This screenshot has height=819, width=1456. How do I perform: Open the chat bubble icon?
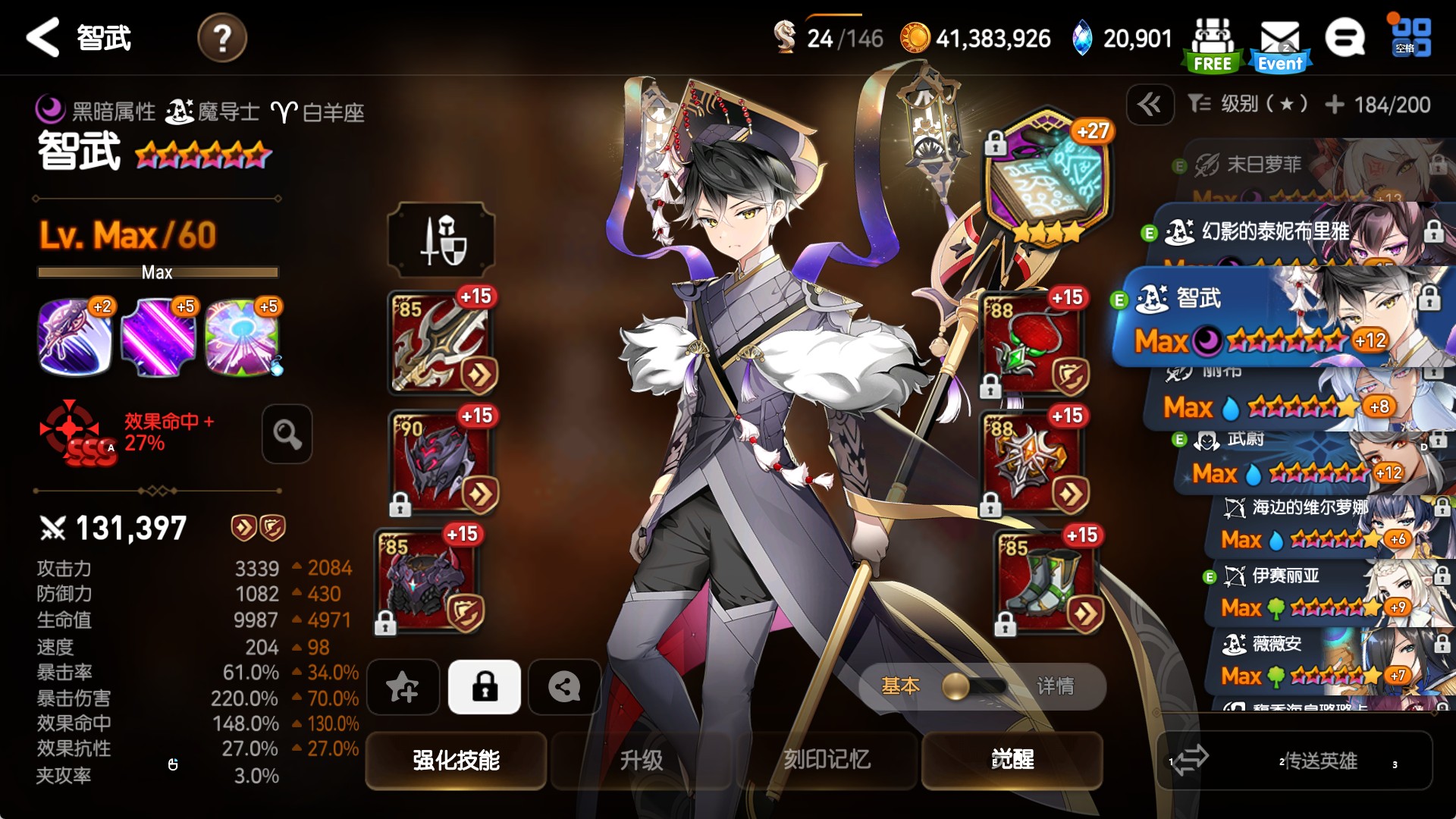coord(1345,38)
